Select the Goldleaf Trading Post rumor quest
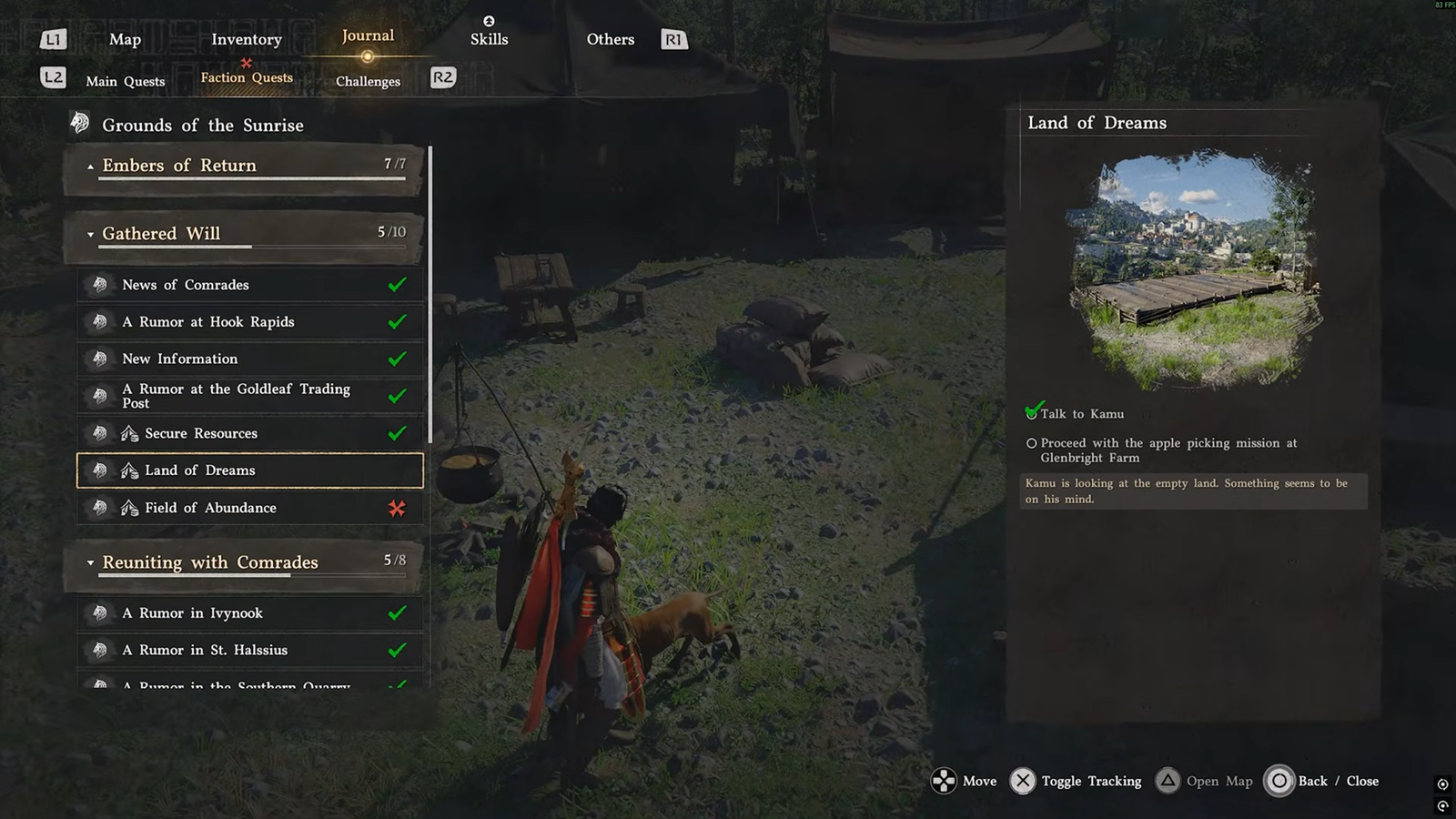 tap(249, 396)
